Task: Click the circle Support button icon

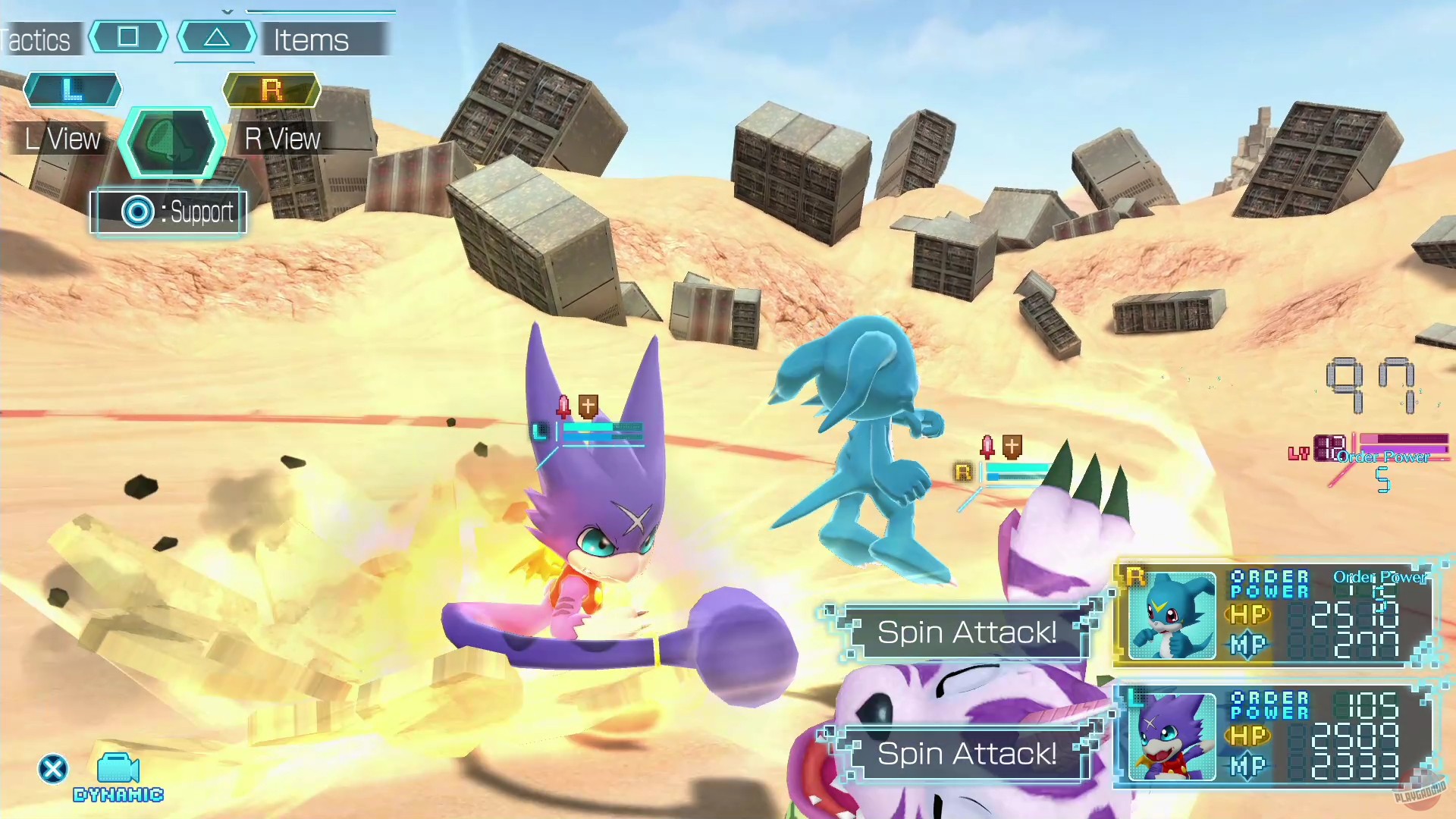Action: 136,212
